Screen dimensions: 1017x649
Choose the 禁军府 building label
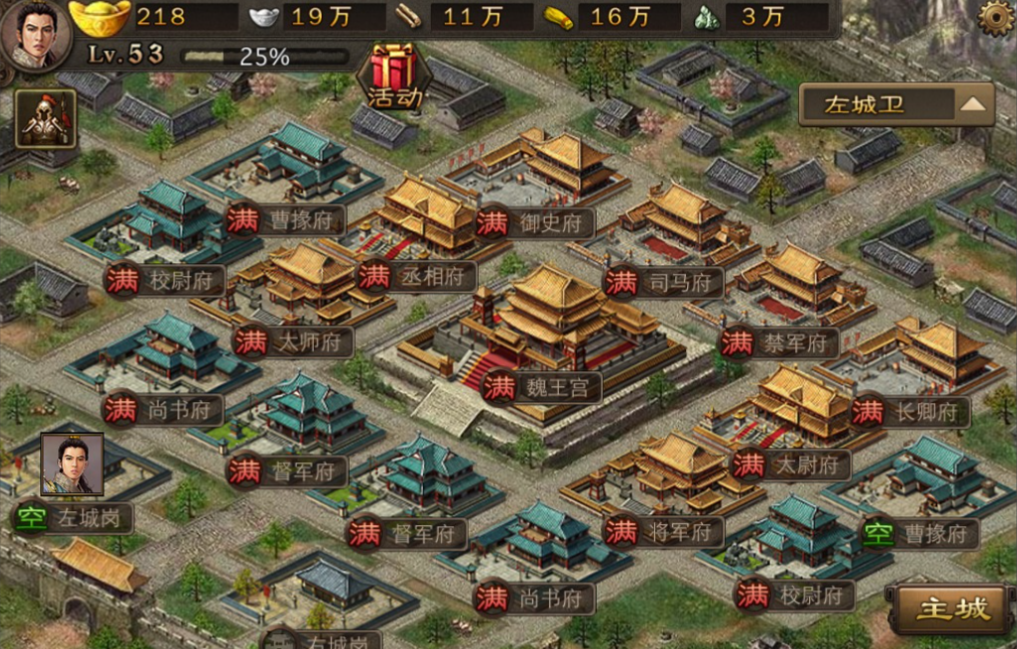(x=780, y=344)
